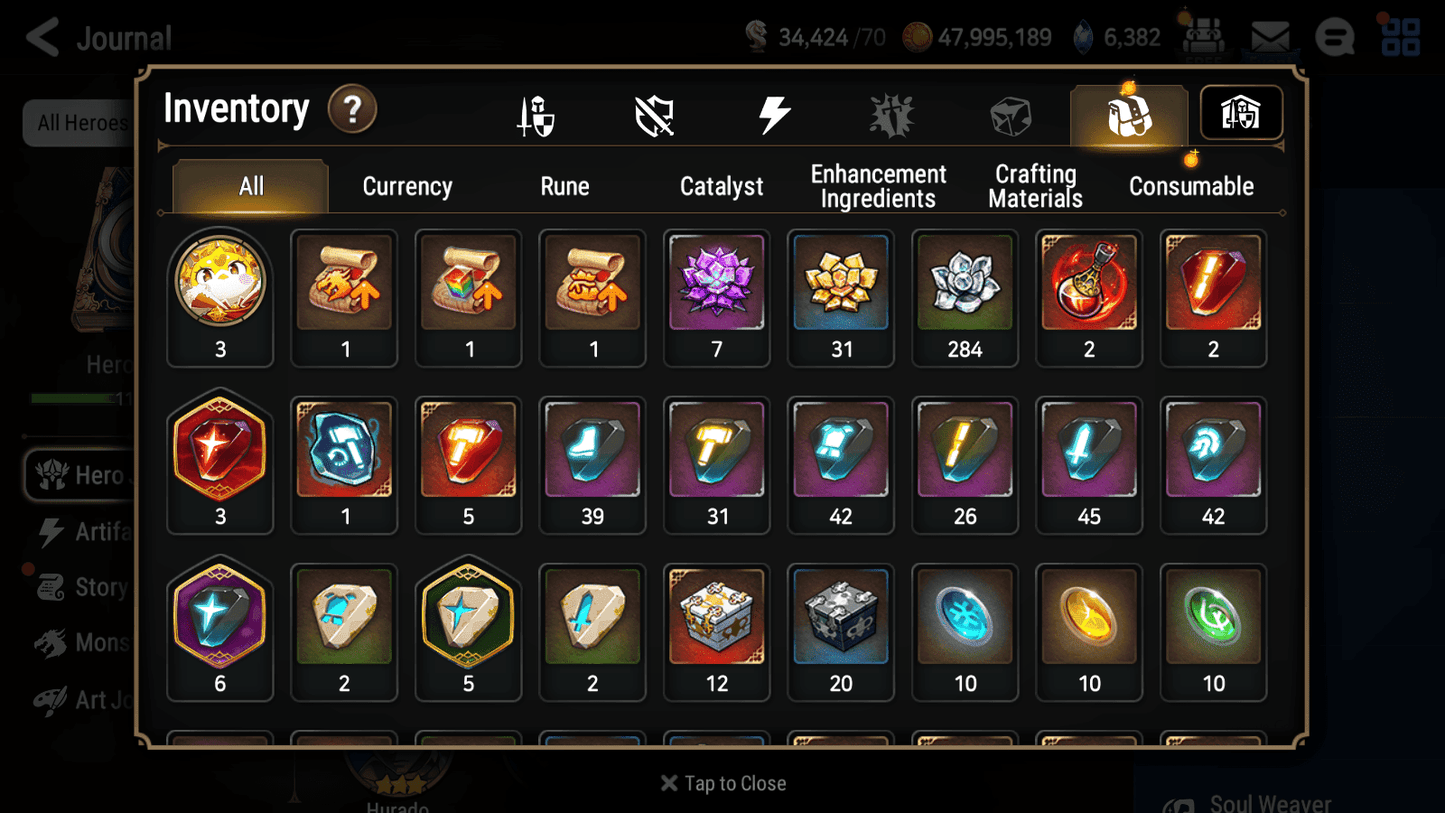Open the Inventory help question mark
This screenshot has height=813, width=1445.
pyautogui.click(x=352, y=110)
